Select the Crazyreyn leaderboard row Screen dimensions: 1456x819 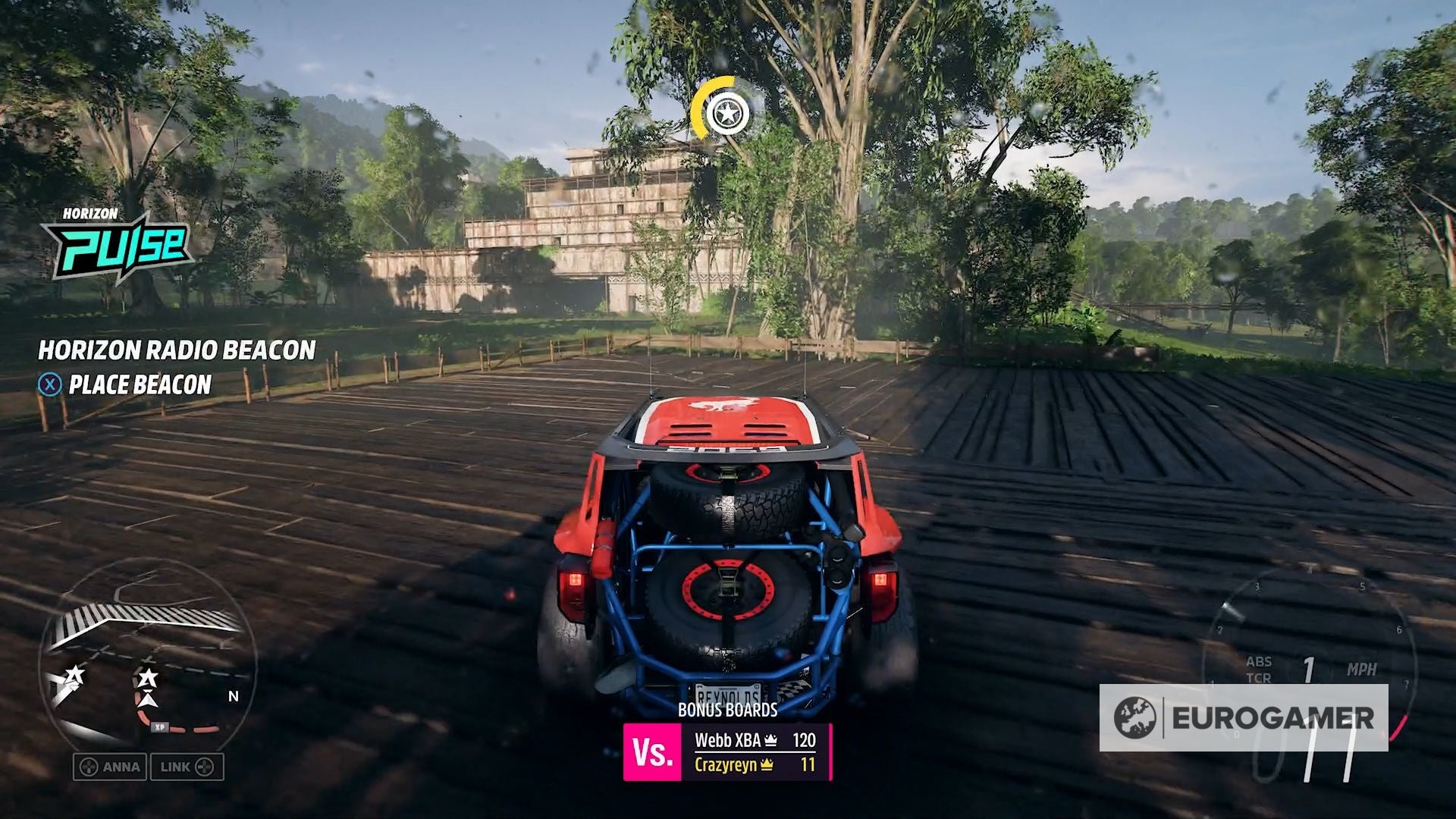coord(726,766)
